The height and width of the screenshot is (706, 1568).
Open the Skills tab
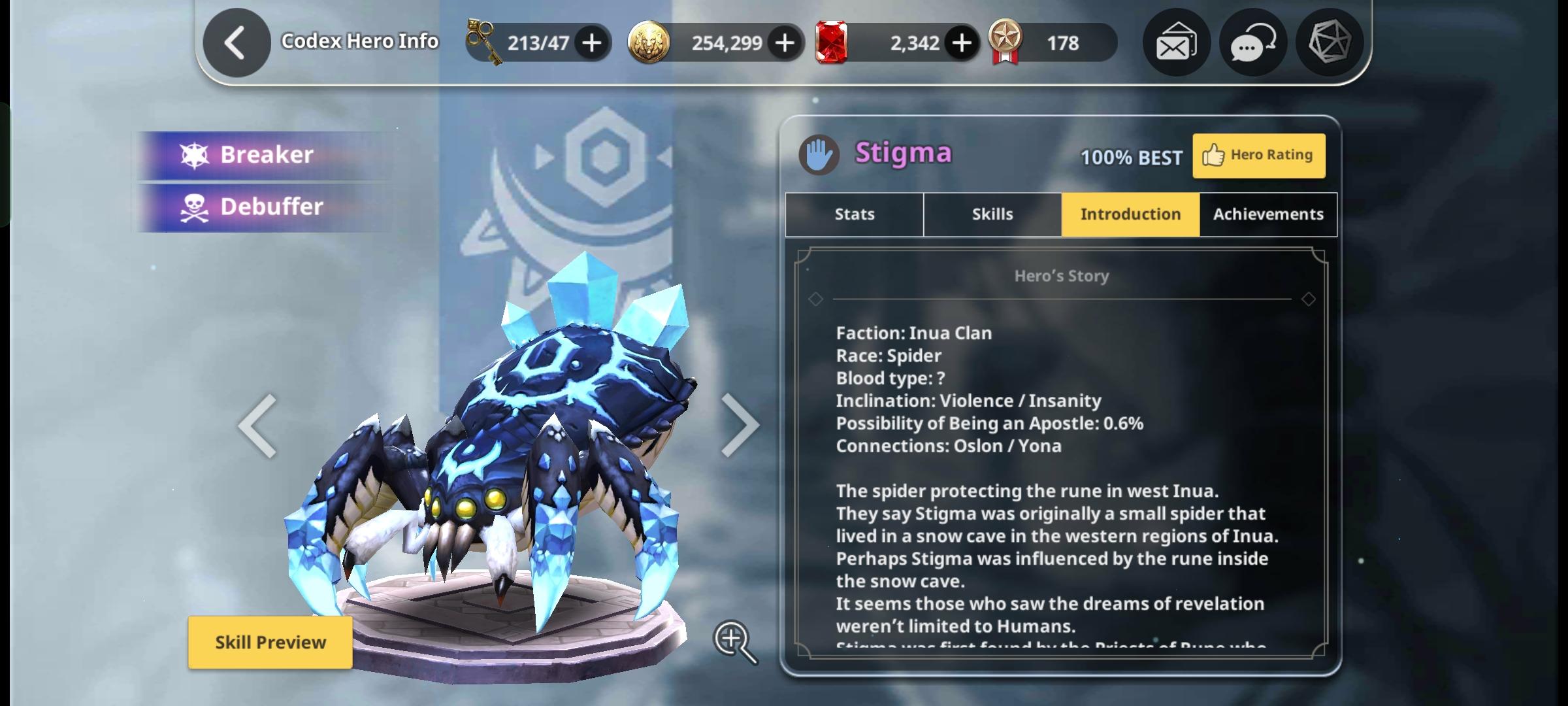coord(992,214)
